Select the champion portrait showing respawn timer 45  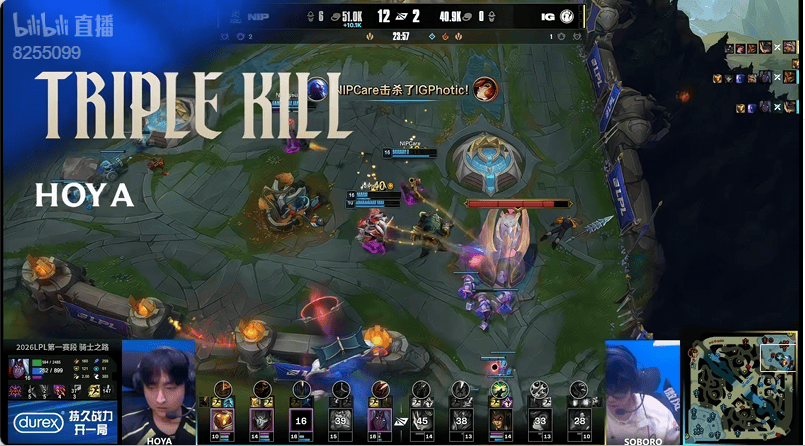click(420, 420)
